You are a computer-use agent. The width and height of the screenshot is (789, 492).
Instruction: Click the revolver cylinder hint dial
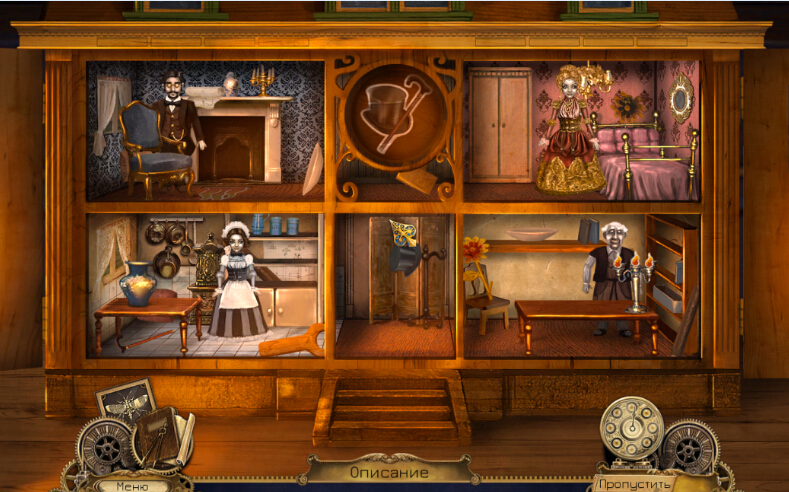[x=631, y=427]
